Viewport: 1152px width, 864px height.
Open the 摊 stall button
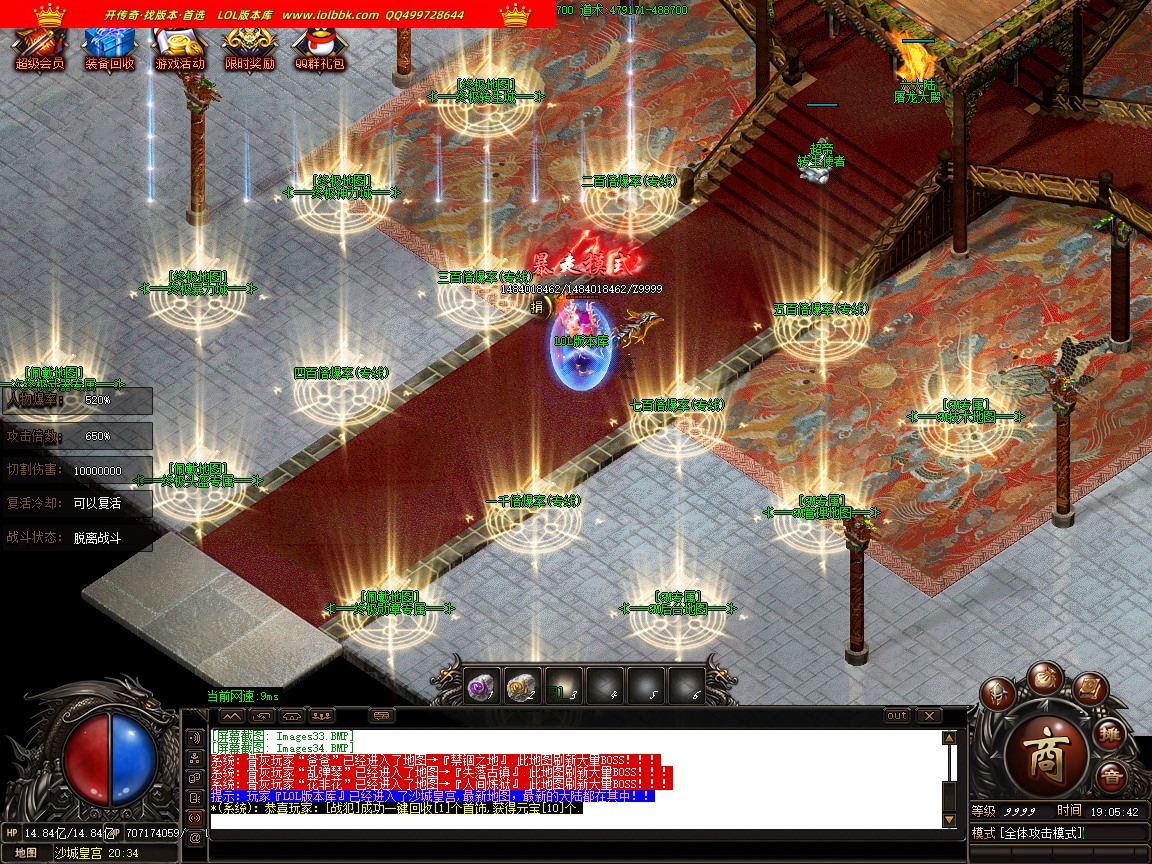pos(1113,733)
